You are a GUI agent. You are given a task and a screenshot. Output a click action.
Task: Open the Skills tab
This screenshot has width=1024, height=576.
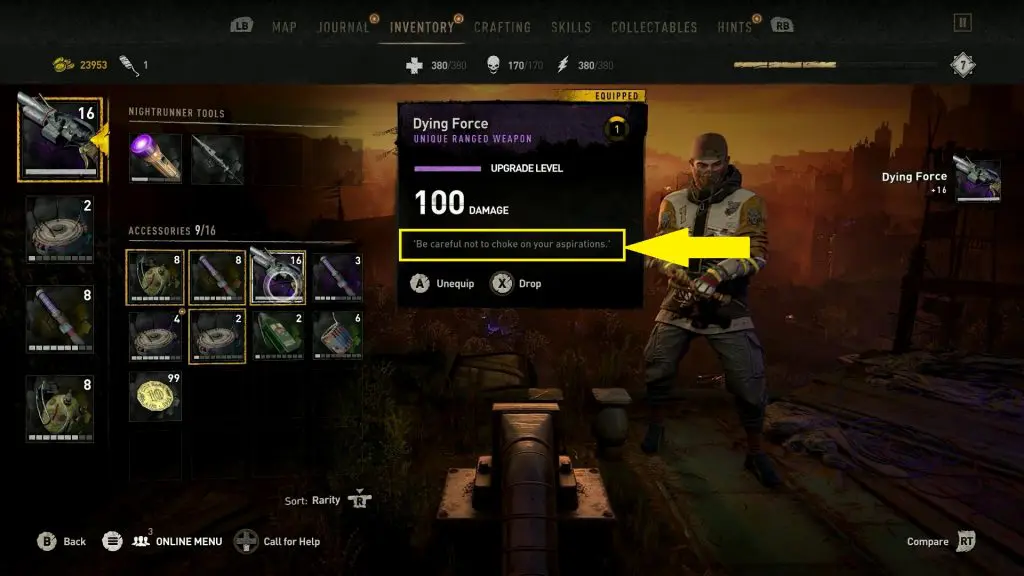tap(571, 27)
